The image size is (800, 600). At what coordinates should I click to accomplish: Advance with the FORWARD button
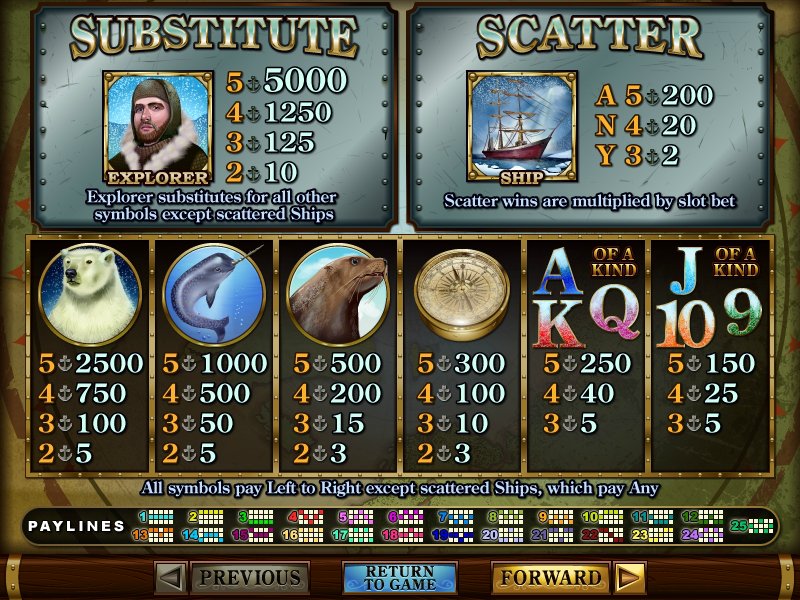[550, 578]
